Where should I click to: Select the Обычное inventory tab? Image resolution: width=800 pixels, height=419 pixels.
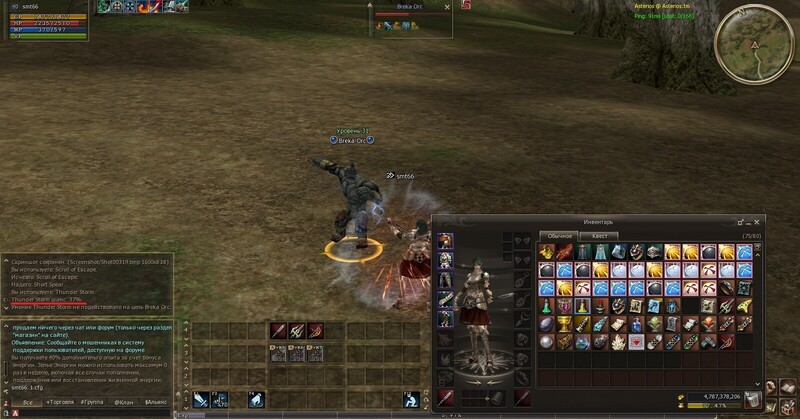(x=559, y=236)
